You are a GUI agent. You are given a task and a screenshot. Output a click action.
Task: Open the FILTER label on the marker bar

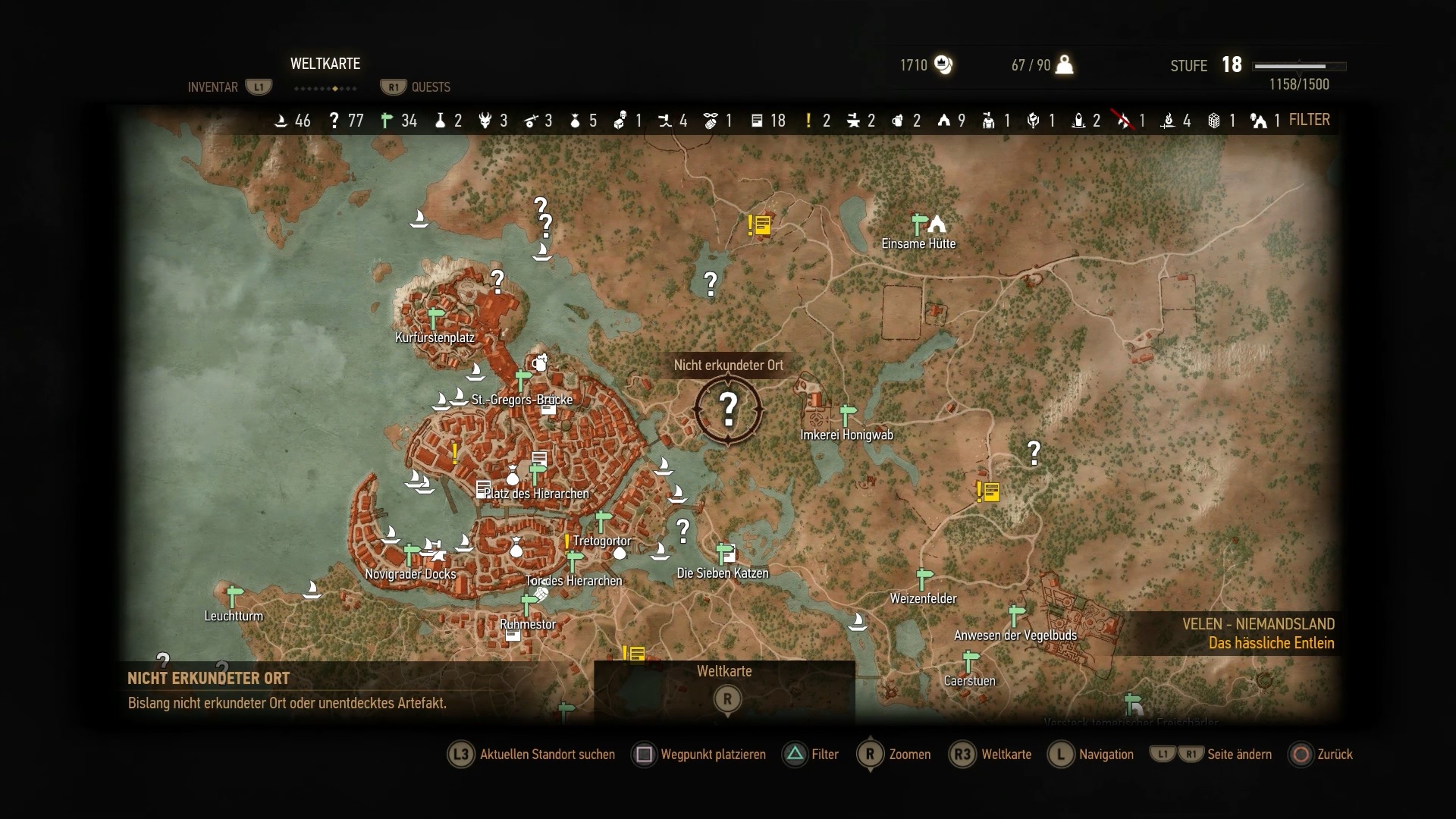(1309, 120)
